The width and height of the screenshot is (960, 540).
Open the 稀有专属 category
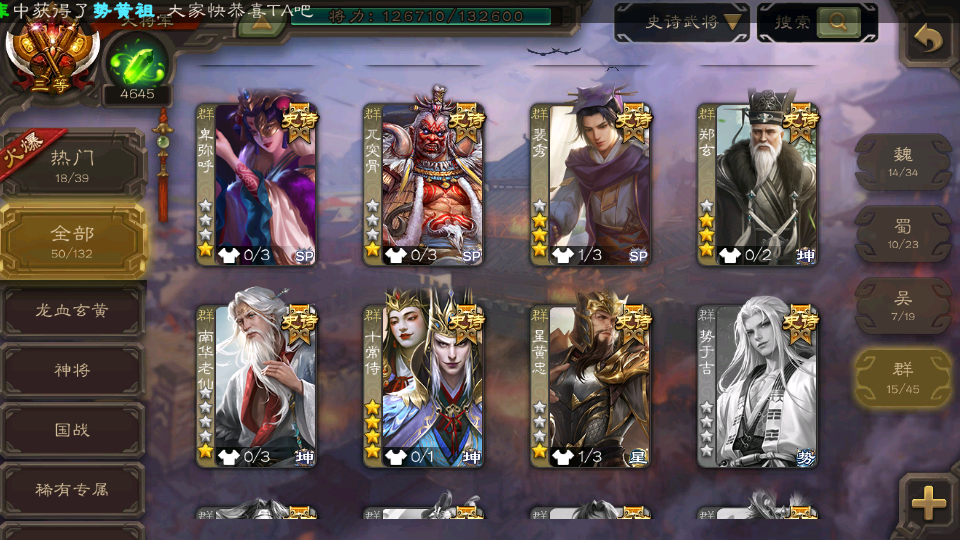pos(73,489)
